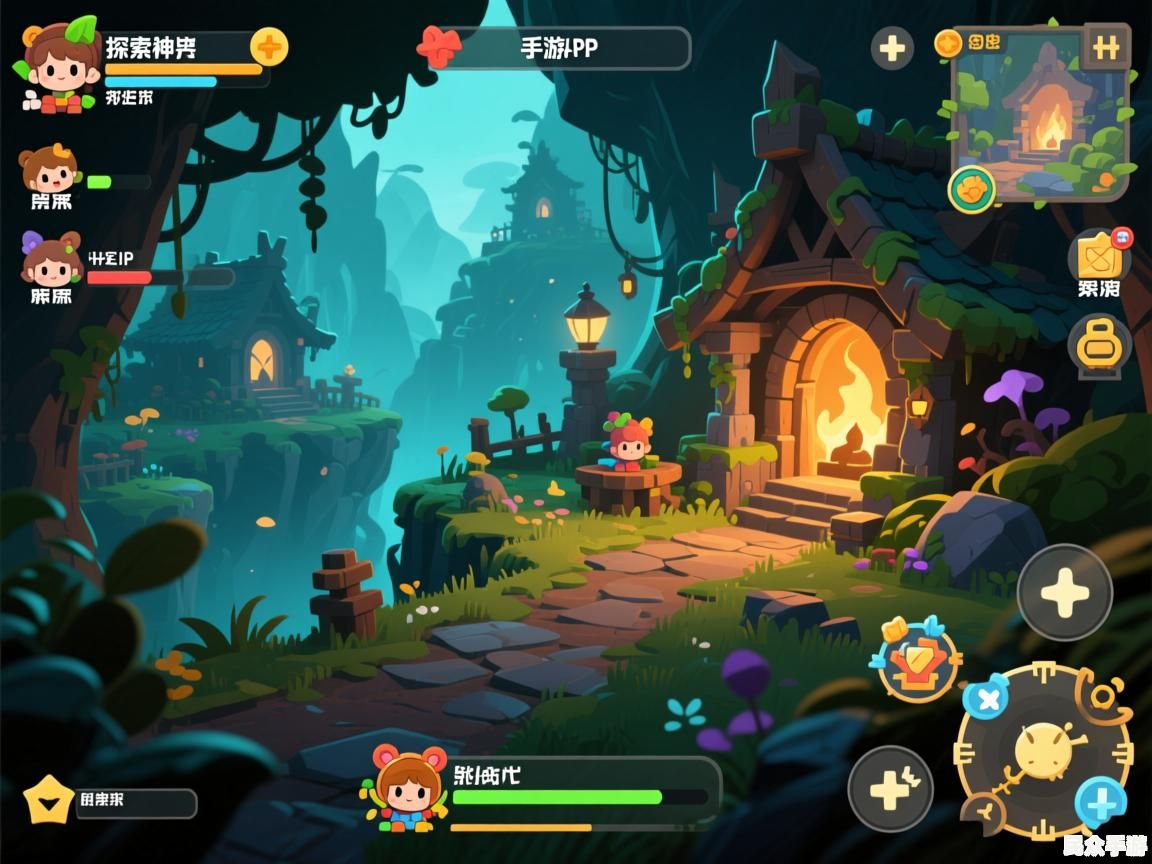
Task: Tap the plus button with lightning sparks
Action: [x=890, y=790]
